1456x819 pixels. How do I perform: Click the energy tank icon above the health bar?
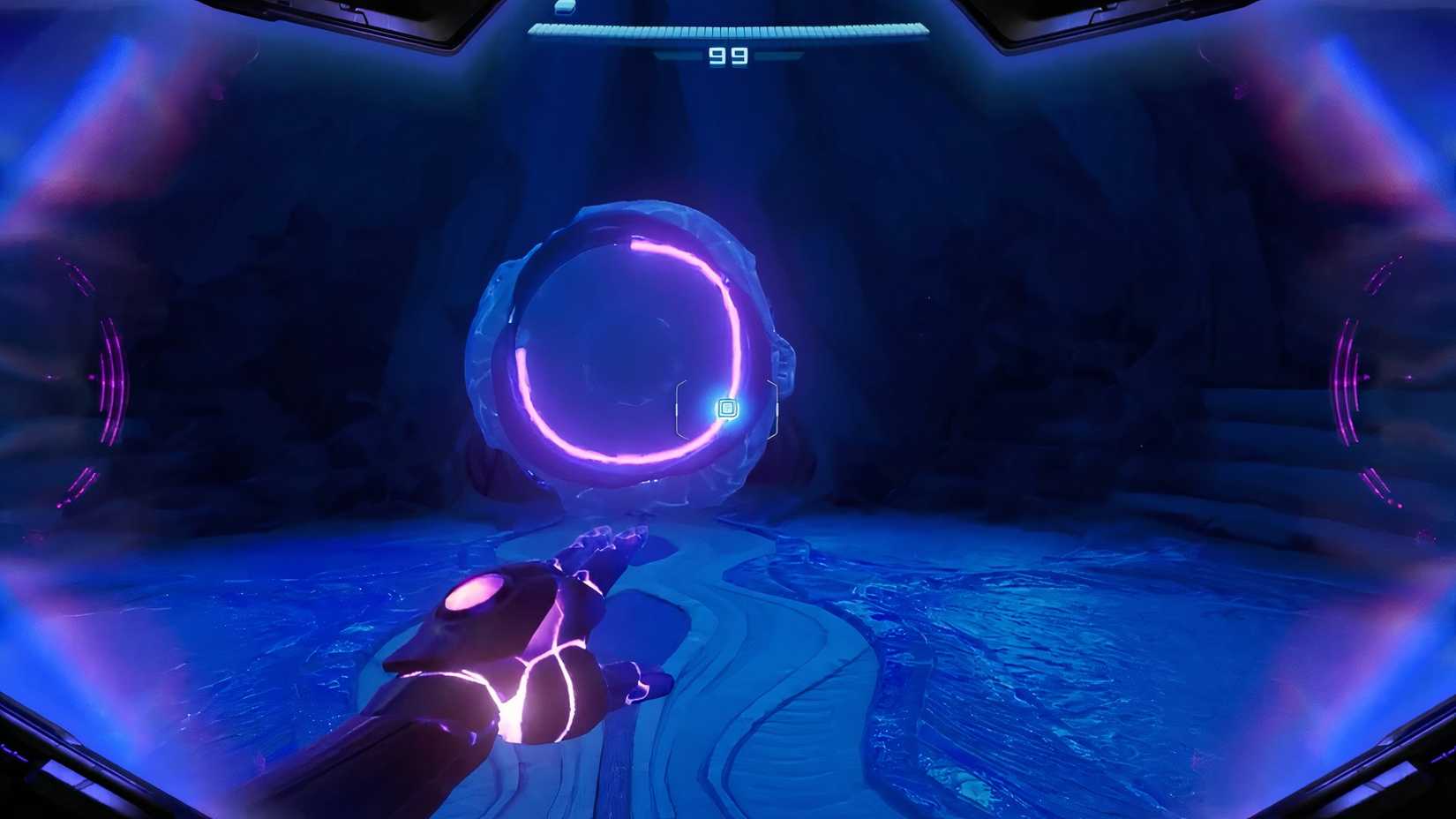pos(565,7)
